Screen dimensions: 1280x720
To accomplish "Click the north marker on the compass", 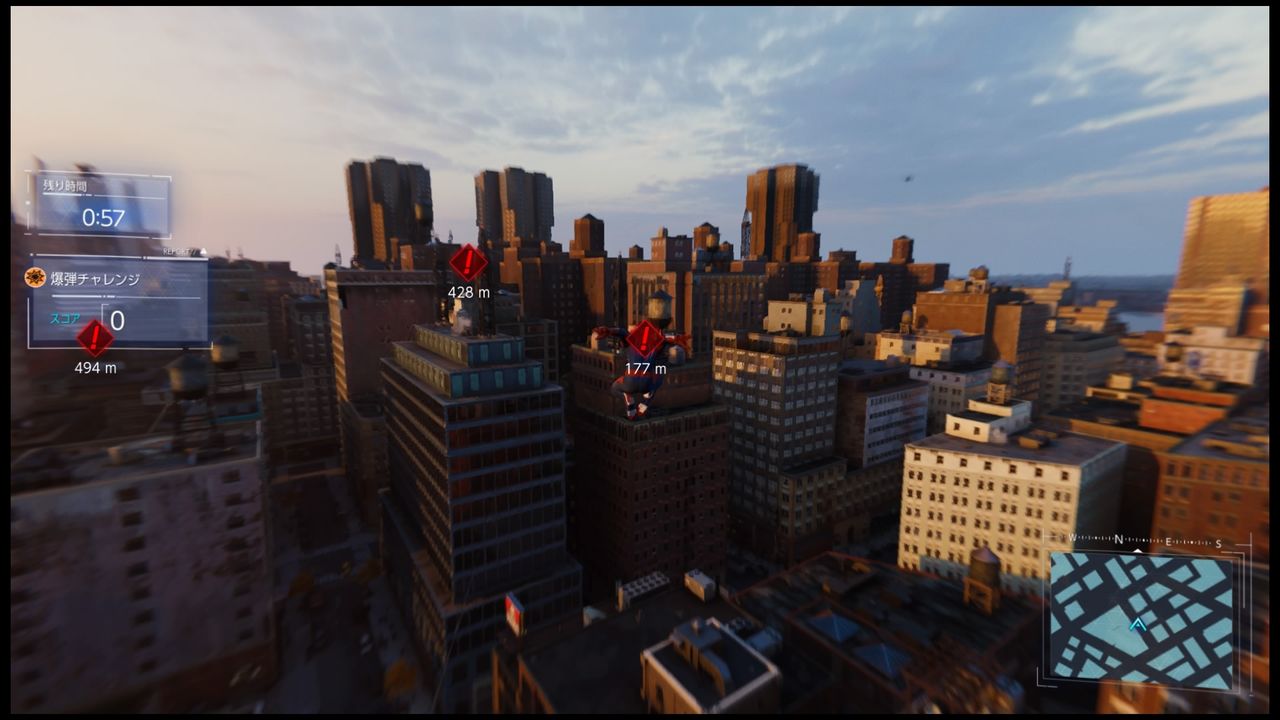I will (1119, 538).
